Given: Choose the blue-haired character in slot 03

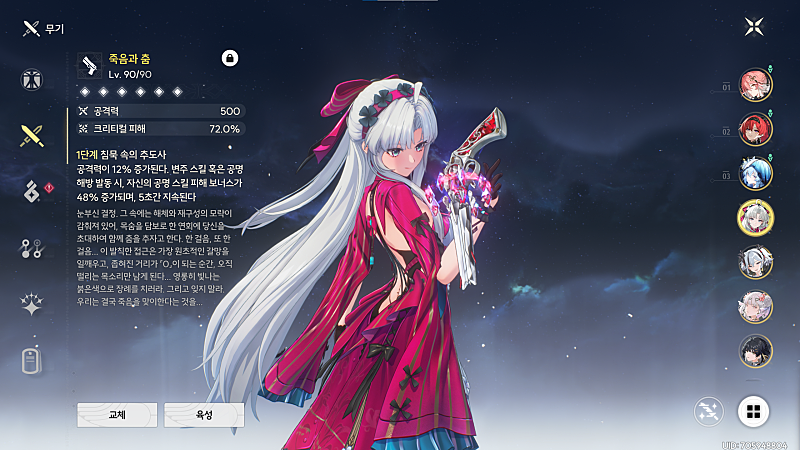Looking at the screenshot, I should [755, 173].
